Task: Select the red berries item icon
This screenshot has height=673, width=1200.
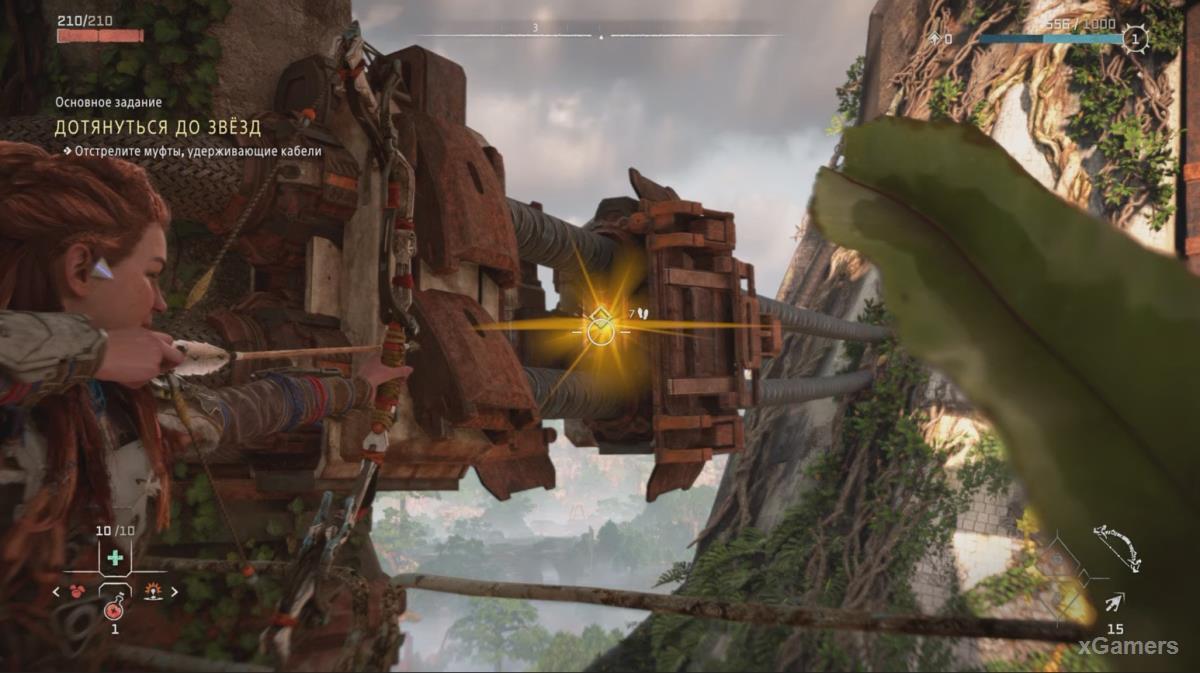Action: tap(78, 591)
